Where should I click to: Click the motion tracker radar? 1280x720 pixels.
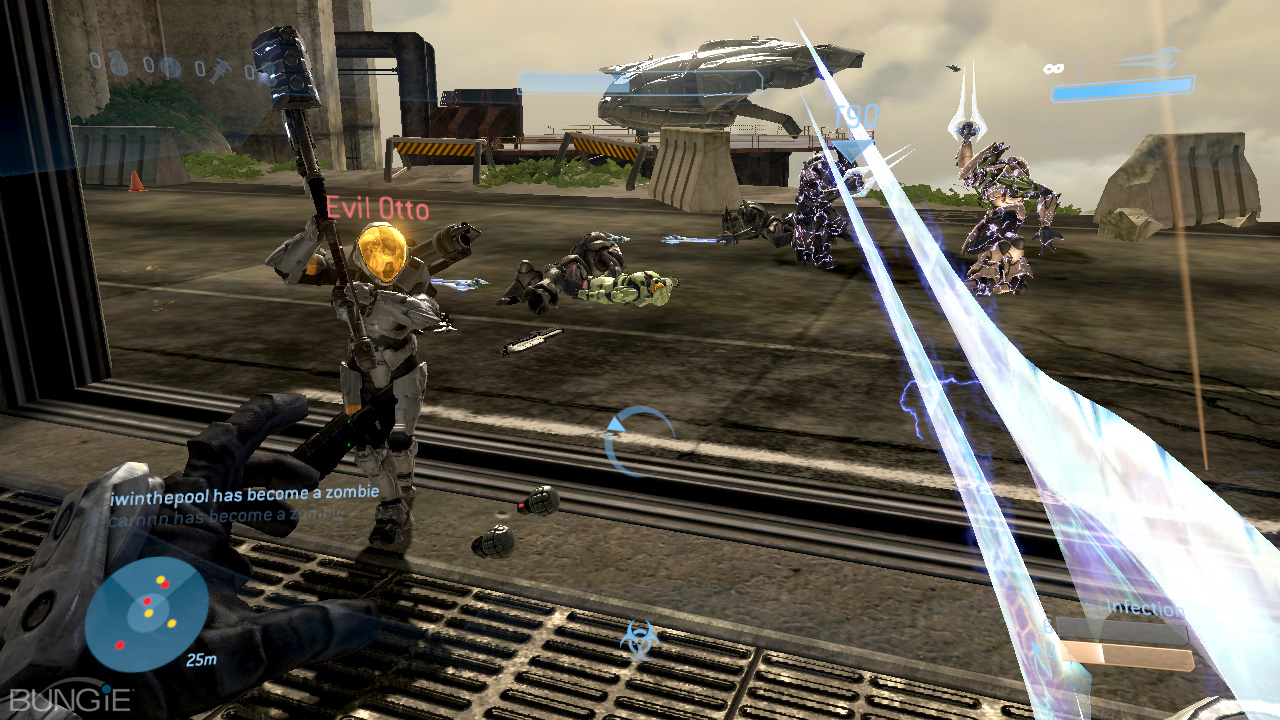pos(146,613)
